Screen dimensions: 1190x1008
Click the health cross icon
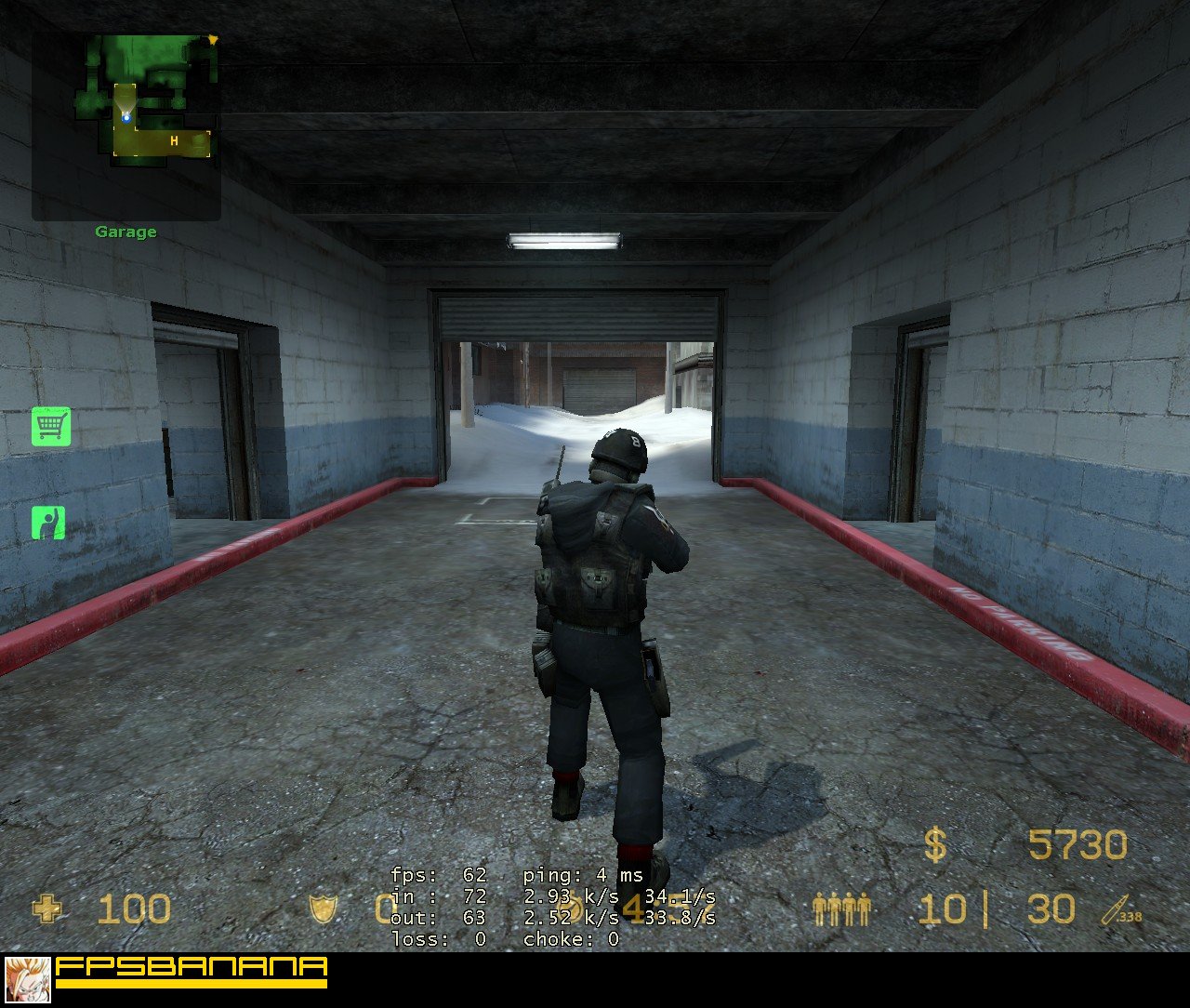(46, 909)
